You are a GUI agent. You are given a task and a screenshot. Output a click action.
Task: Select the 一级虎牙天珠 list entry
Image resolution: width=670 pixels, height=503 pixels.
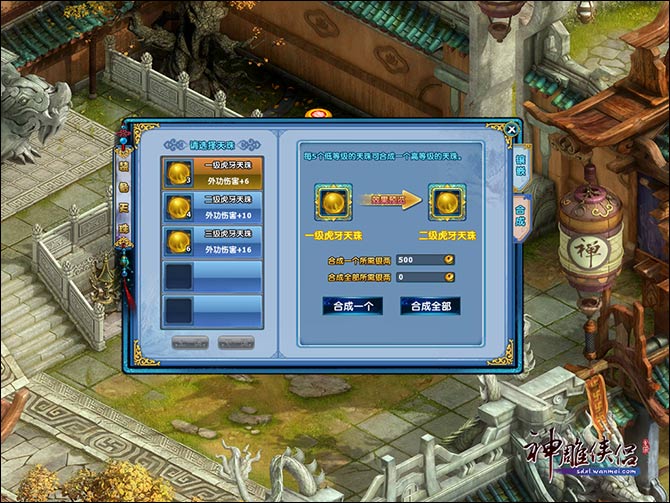click(x=212, y=173)
